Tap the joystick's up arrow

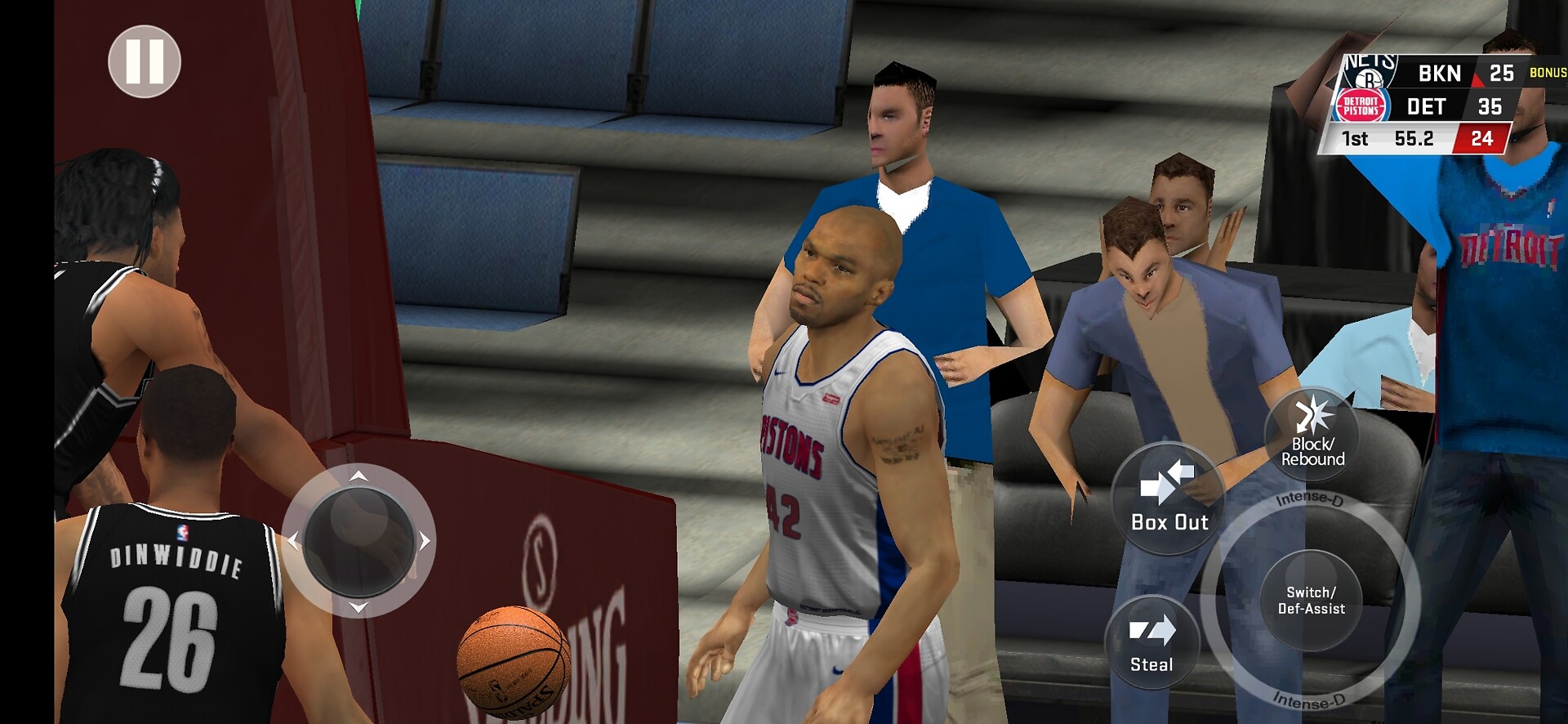pyautogui.click(x=359, y=476)
